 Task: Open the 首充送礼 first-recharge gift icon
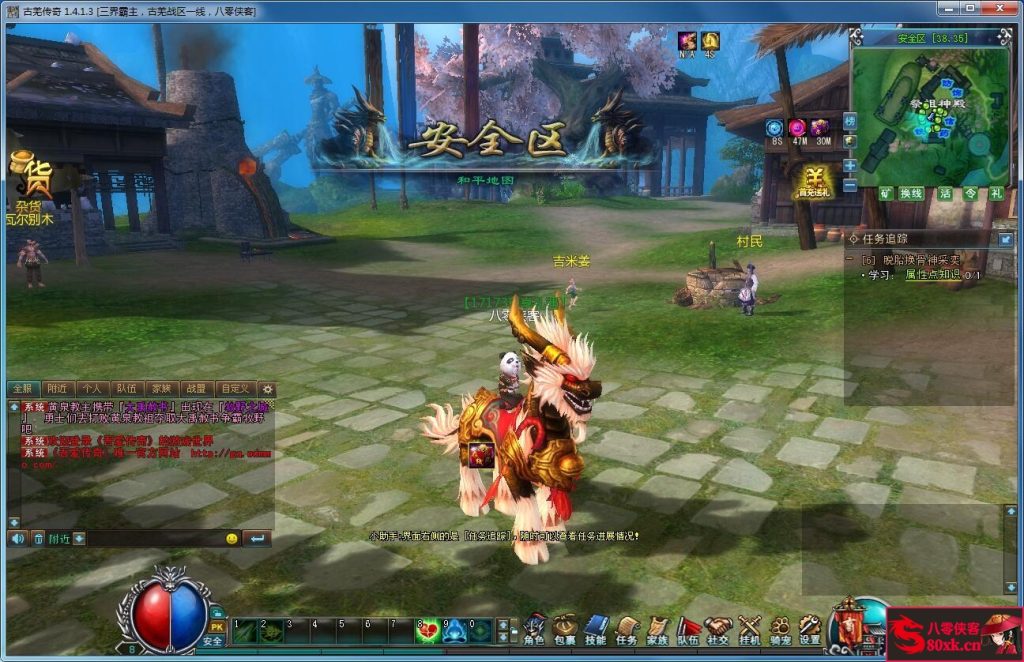(x=813, y=182)
